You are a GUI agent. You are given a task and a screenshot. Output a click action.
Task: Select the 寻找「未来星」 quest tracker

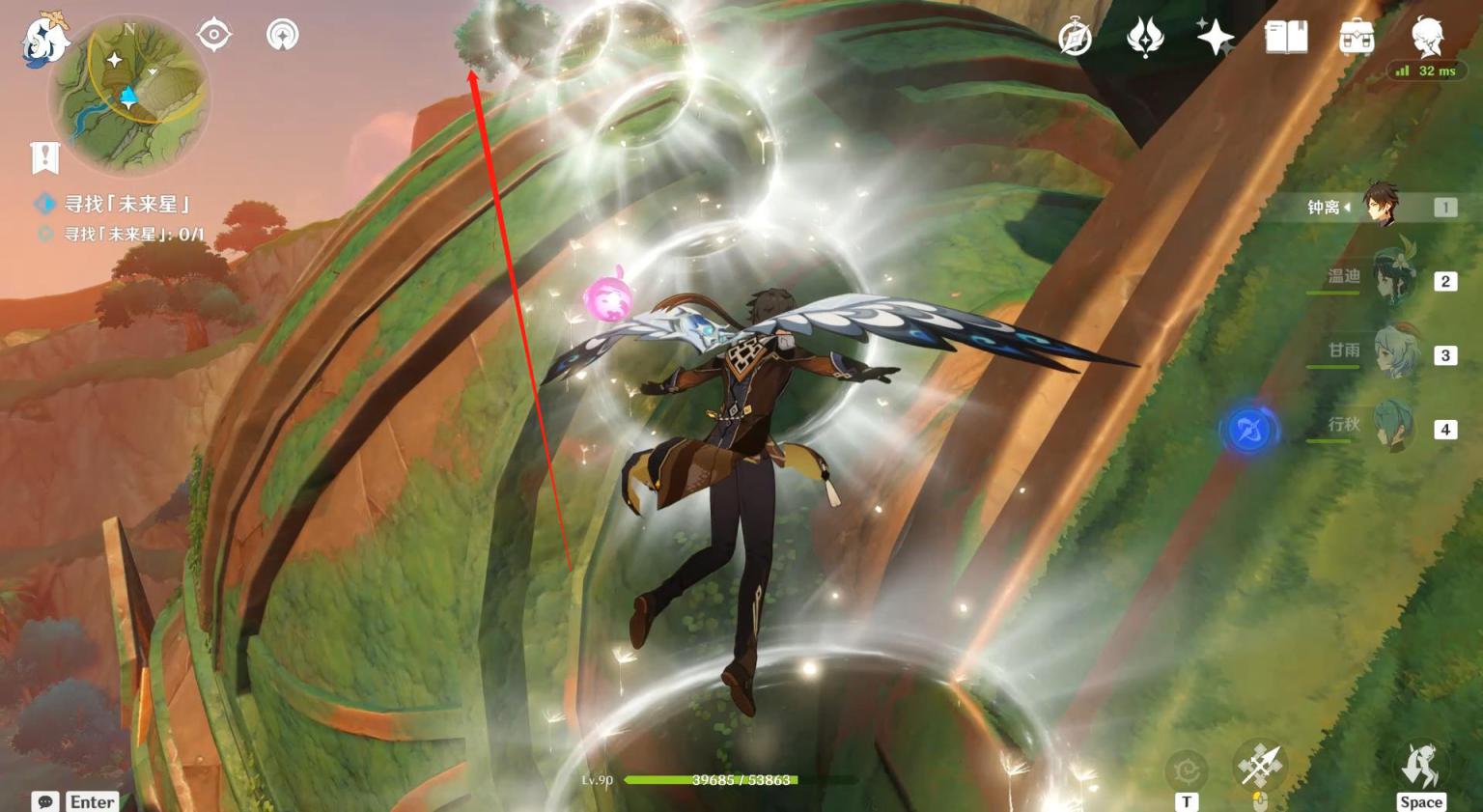[x=126, y=204]
